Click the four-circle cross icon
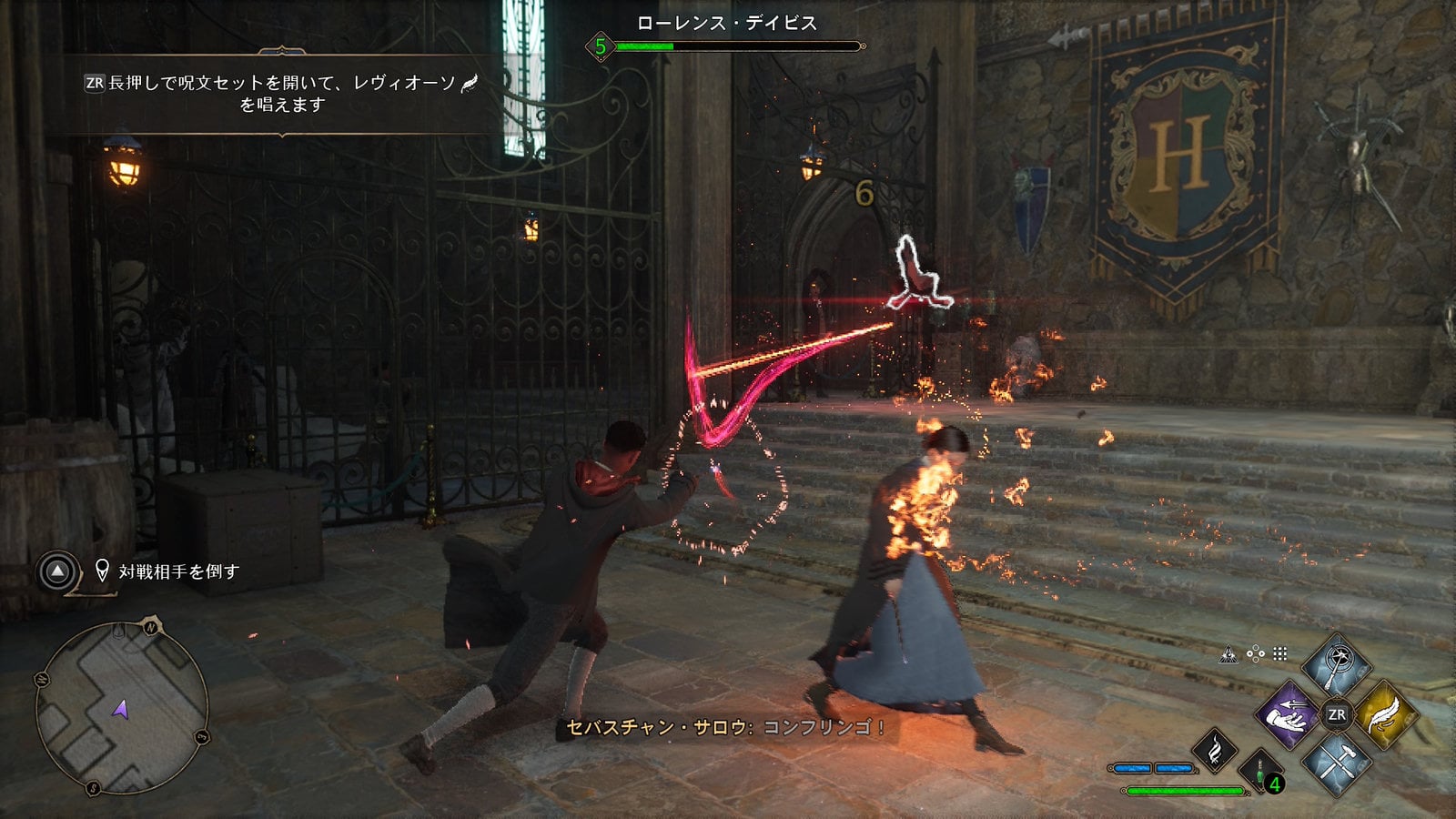Image resolution: width=1456 pixels, height=819 pixels. pyautogui.click(x=1255, y=653)
